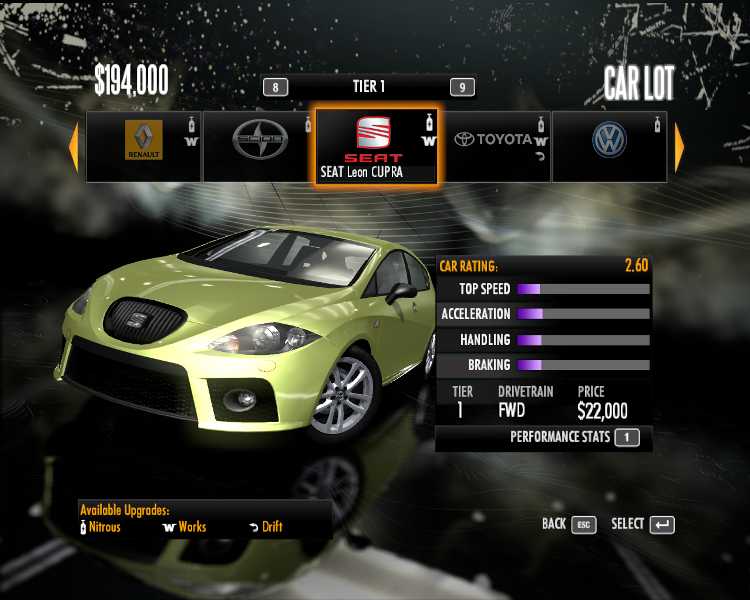Screen dimensions: 750x600
Task: Go back using the Back label
Action: click(x=554, y=524)
